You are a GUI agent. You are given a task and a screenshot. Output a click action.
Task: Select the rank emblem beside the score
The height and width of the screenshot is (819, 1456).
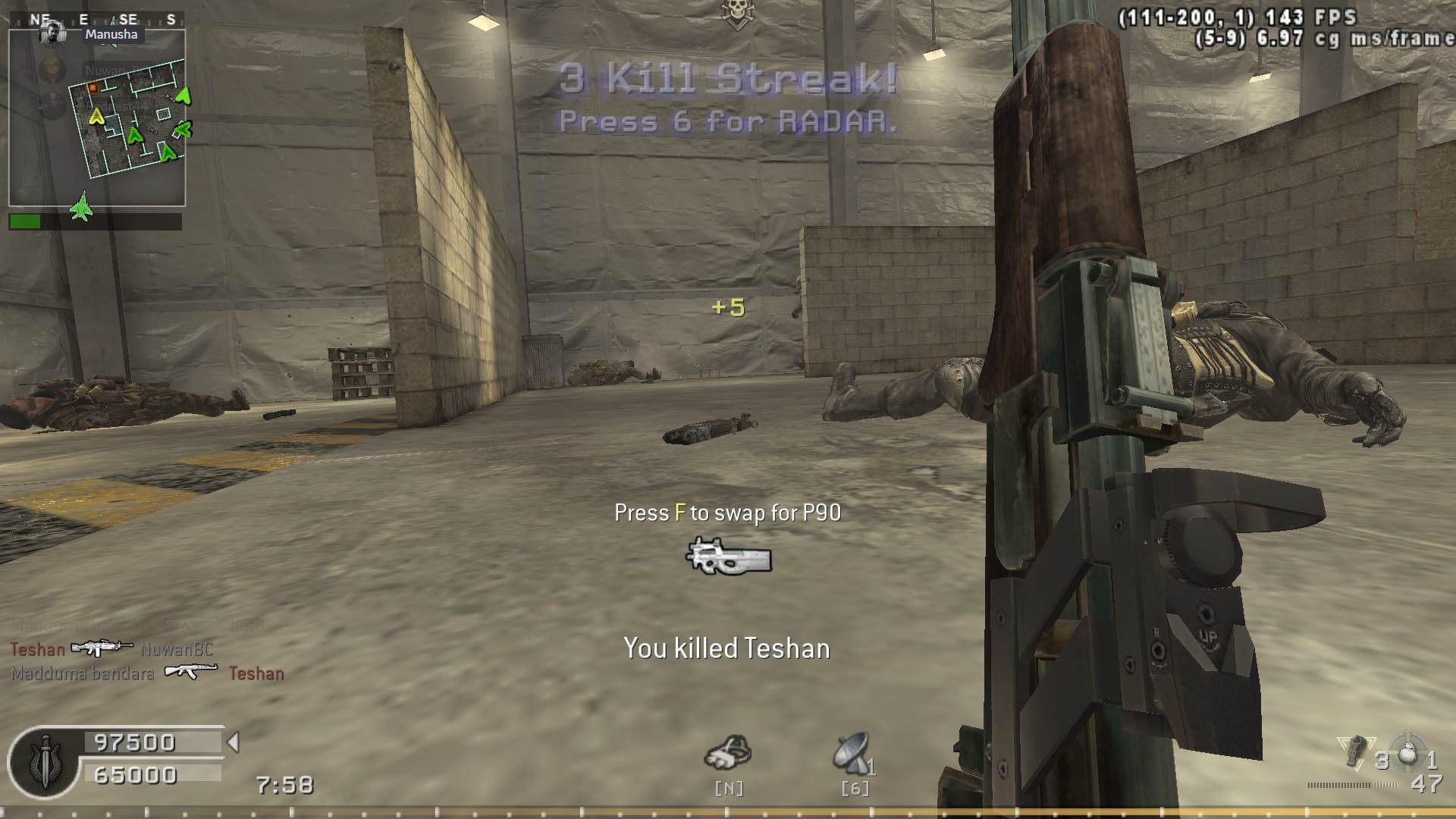45,762
